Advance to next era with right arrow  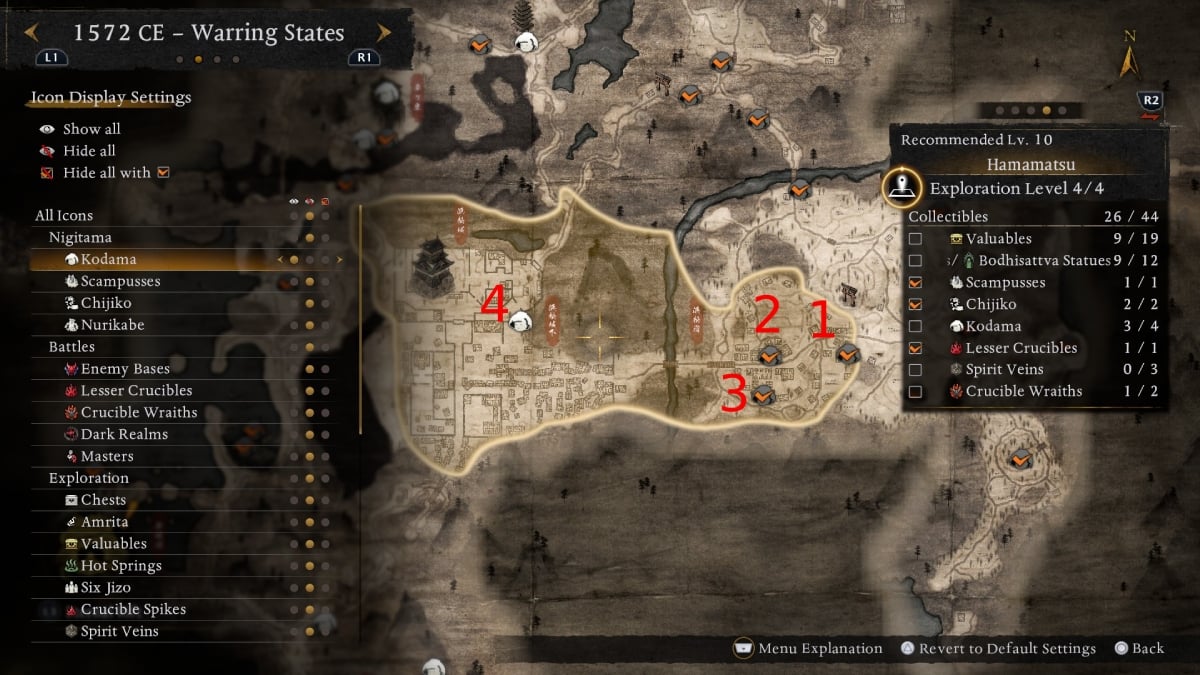pos(384,33)
